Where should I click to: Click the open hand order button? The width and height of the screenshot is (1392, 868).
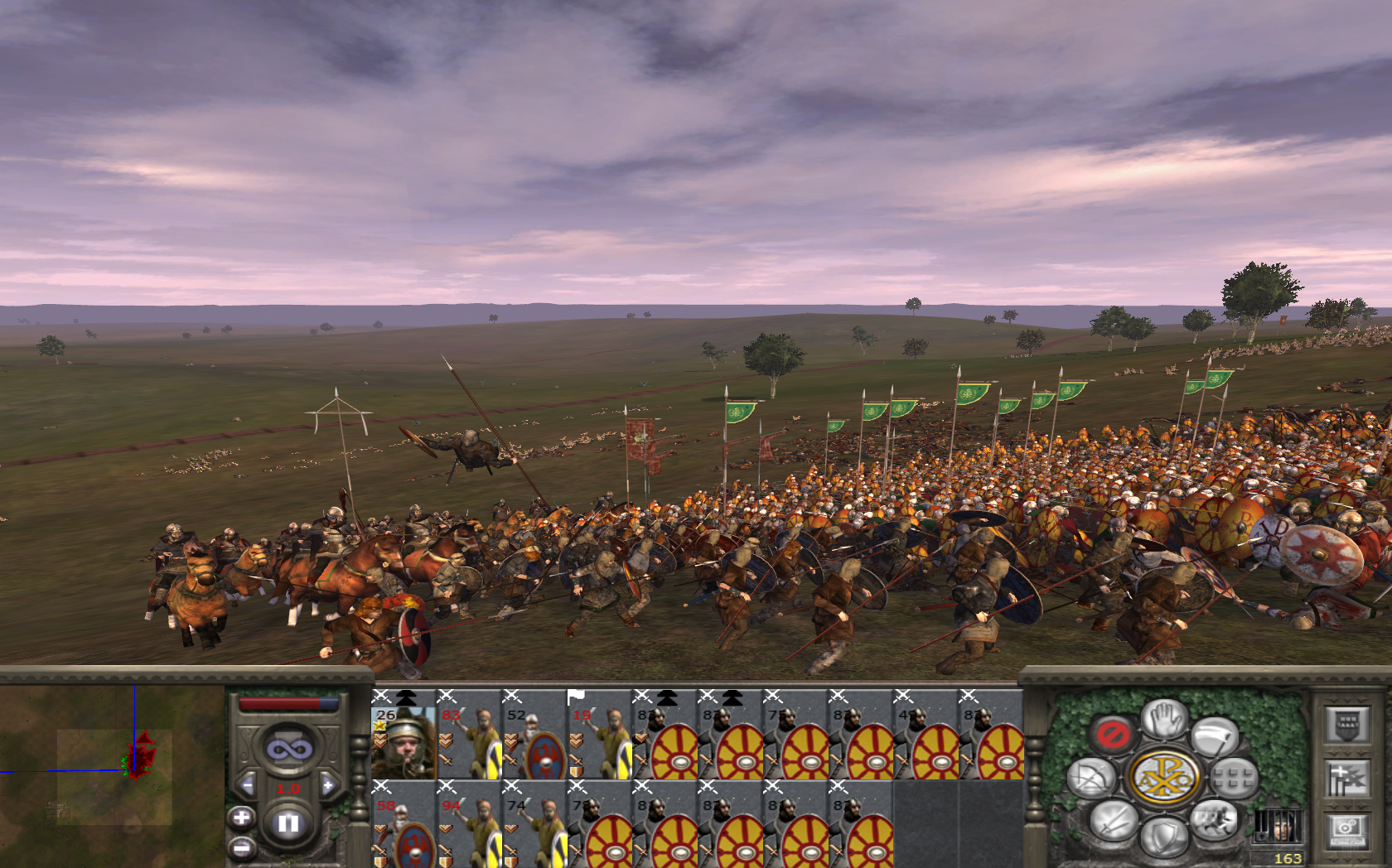[1164, 717]
